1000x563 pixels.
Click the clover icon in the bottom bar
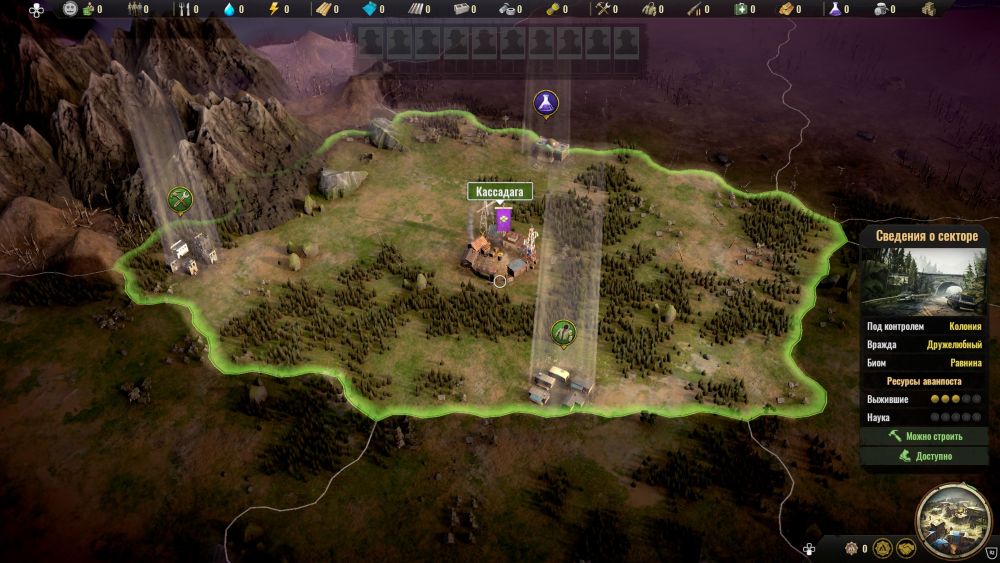pos(809,549)
